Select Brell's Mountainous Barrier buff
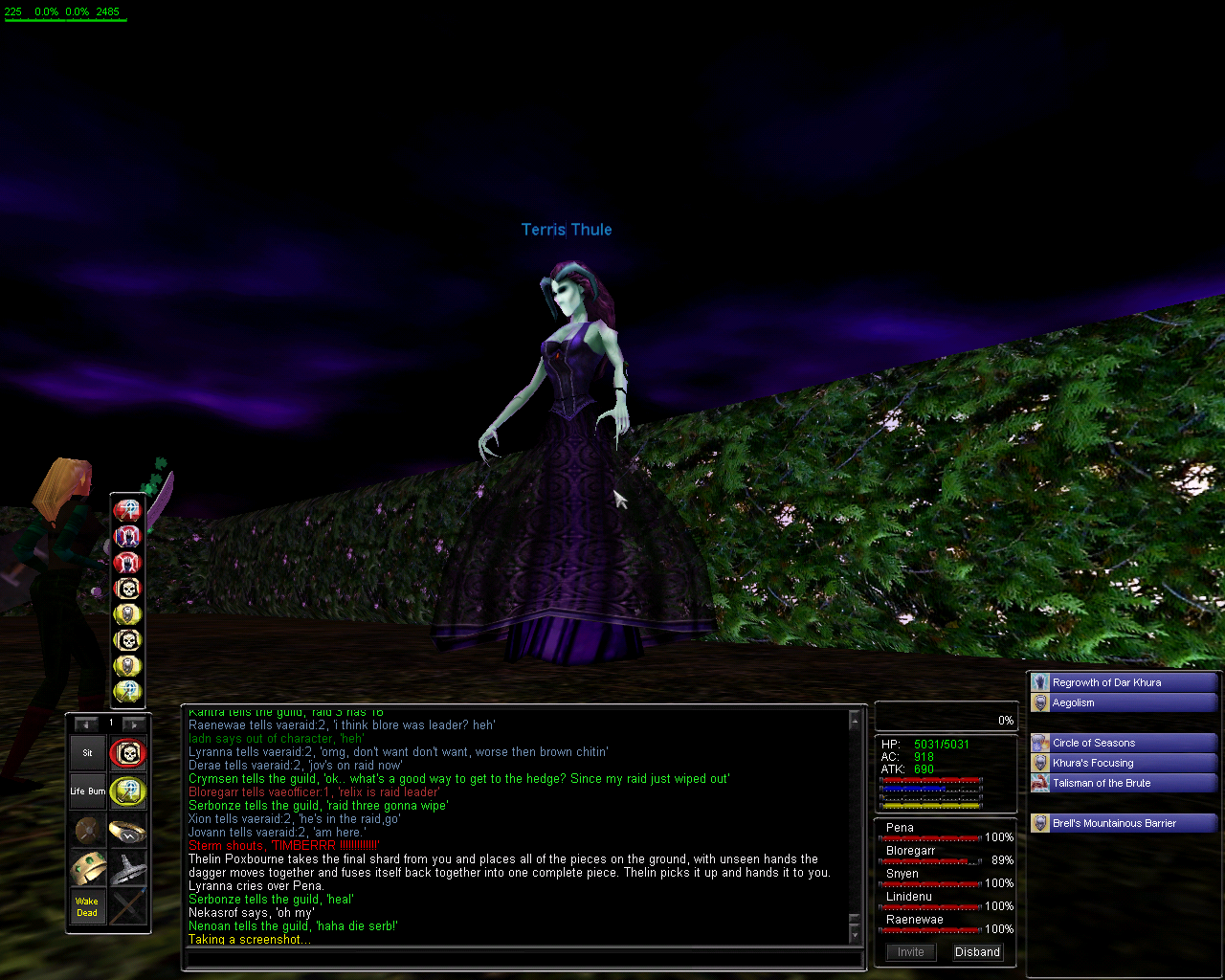The width and height of the screenshot is (1225, 980). tap(1114, 823)
